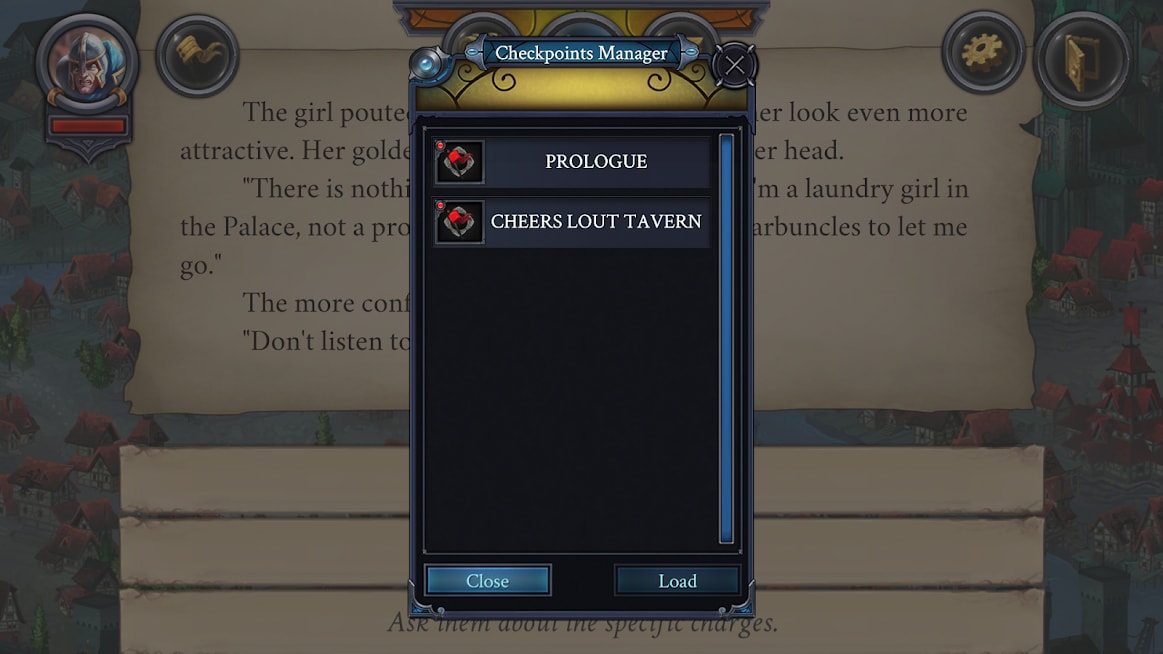
Task: Dismiss the dialog using the X icon
Action: pyautogui.click(x=735, y=66)
